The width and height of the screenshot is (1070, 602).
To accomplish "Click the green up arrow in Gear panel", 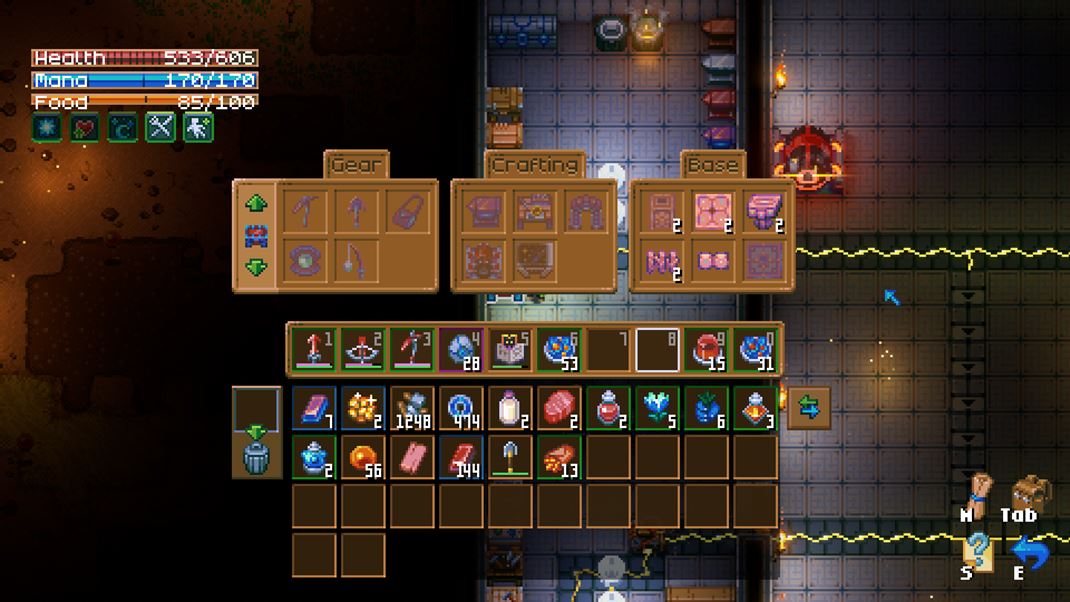I will click(256, 204).
